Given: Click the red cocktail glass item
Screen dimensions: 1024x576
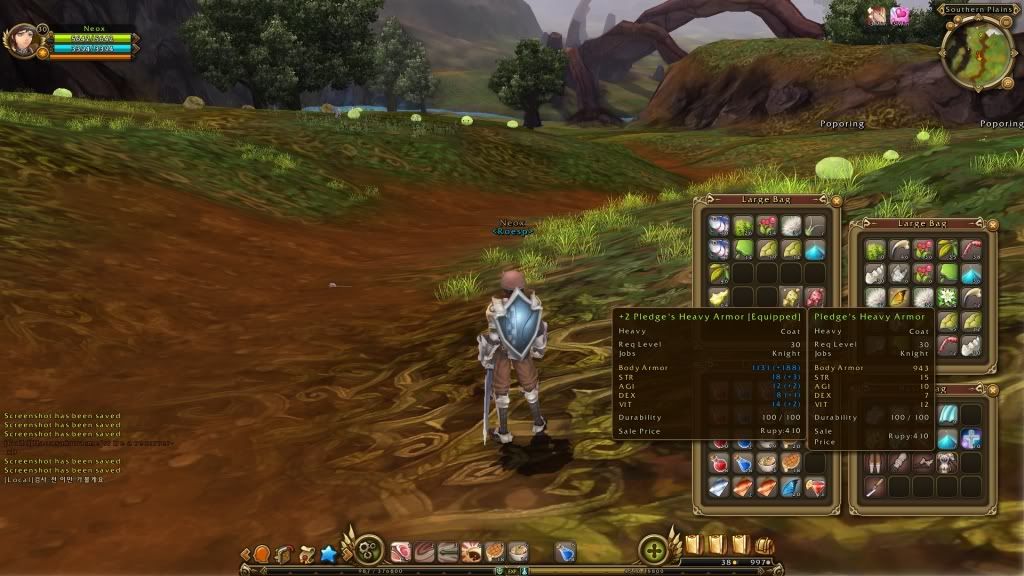Looking at the screenshot, I should click(x=814, y=487).
